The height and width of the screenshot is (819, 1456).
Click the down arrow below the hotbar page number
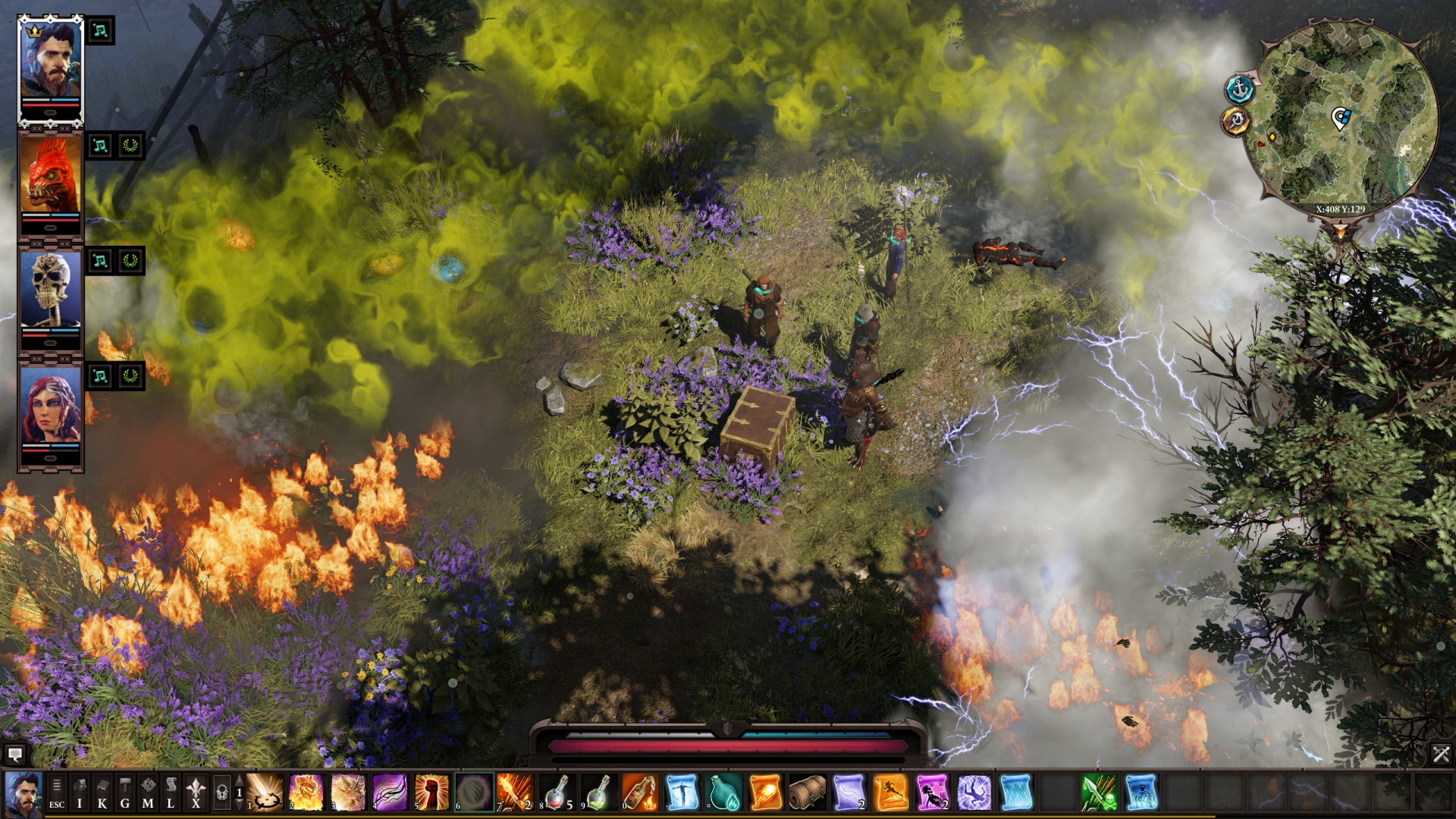coord(239,805)
